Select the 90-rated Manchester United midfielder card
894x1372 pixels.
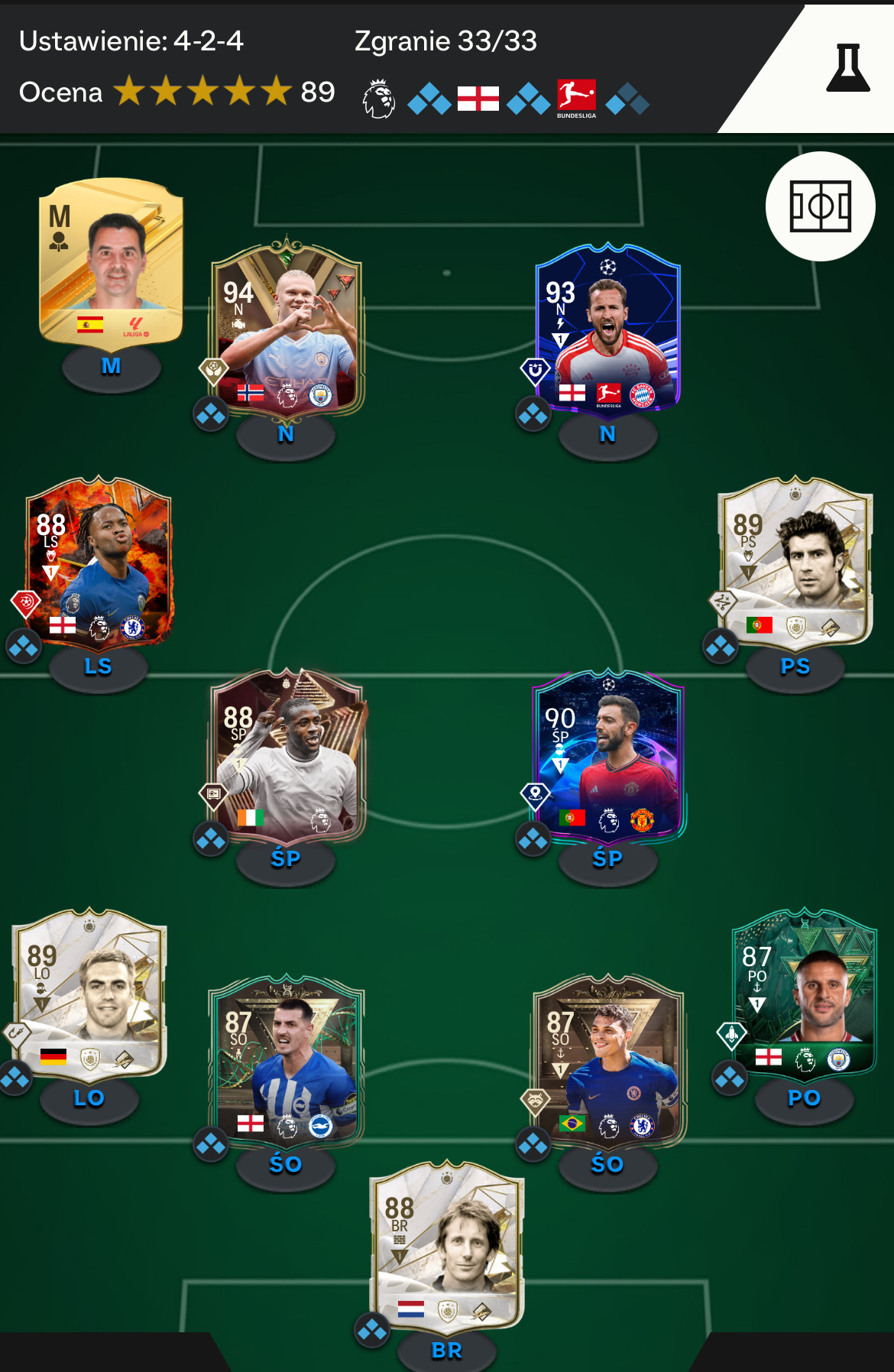coord(607,757)
